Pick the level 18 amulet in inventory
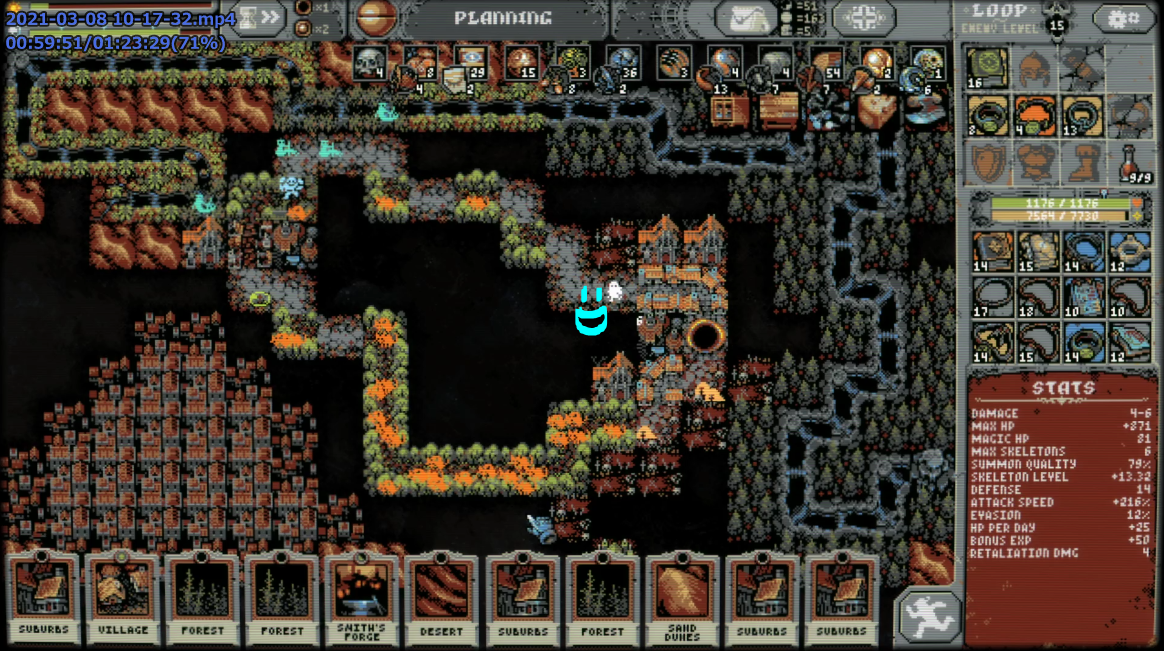The height and width of the screenshot is (651, 1164). point(1038,298)
